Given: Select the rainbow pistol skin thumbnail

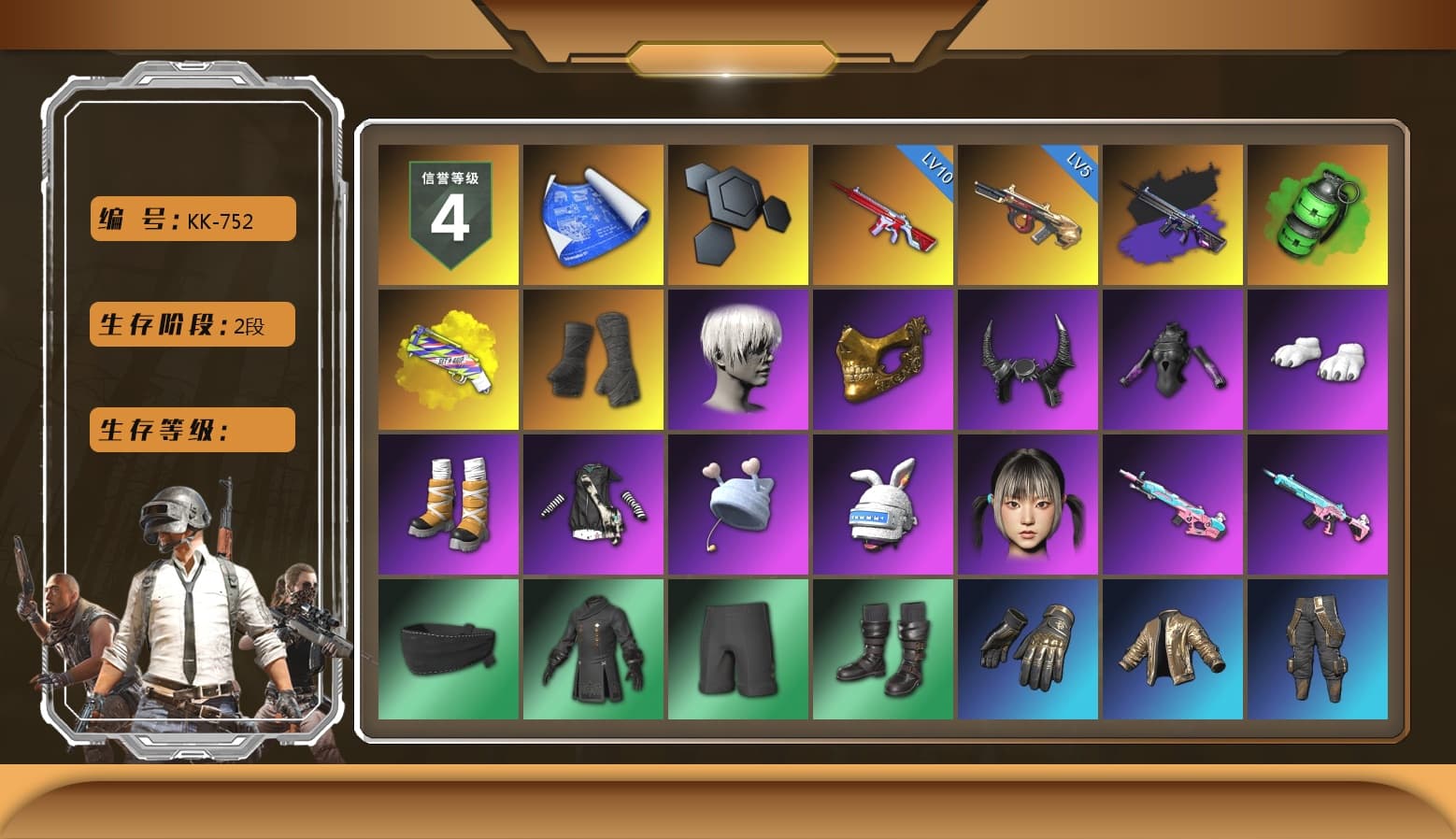Looking at the screenshot, I should [x=447, y=358].
